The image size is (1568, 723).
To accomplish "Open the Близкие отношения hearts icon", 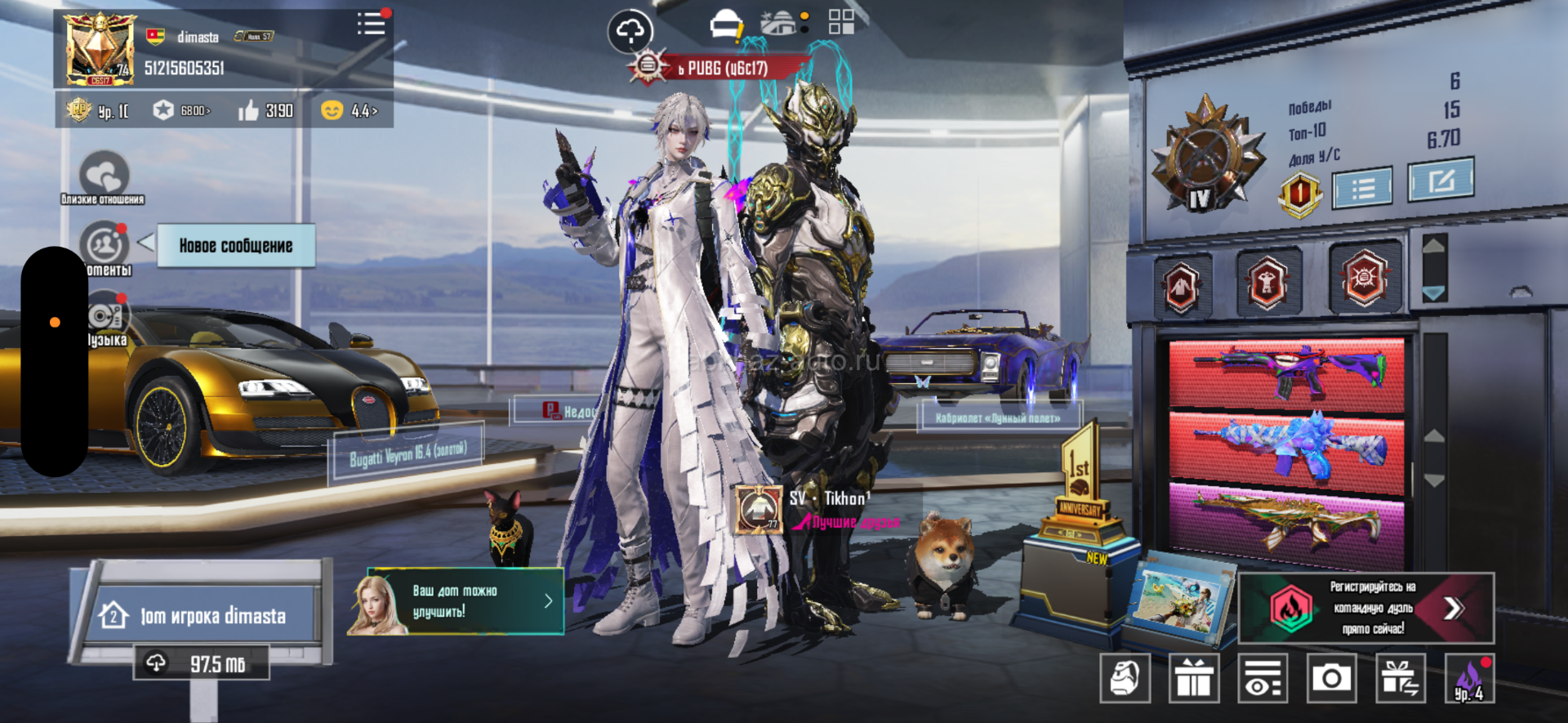I will [104, 175].
